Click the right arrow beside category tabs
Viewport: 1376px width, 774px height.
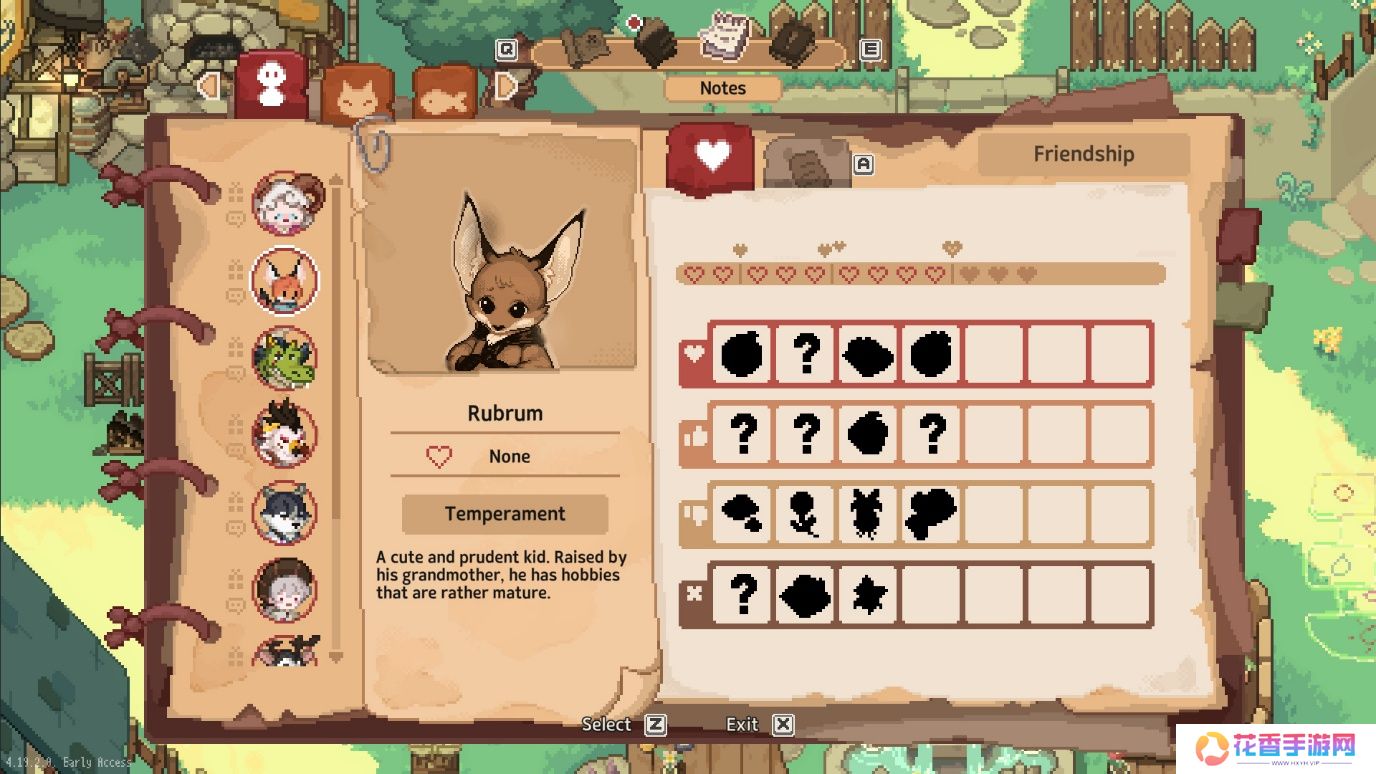coord(506,87)
